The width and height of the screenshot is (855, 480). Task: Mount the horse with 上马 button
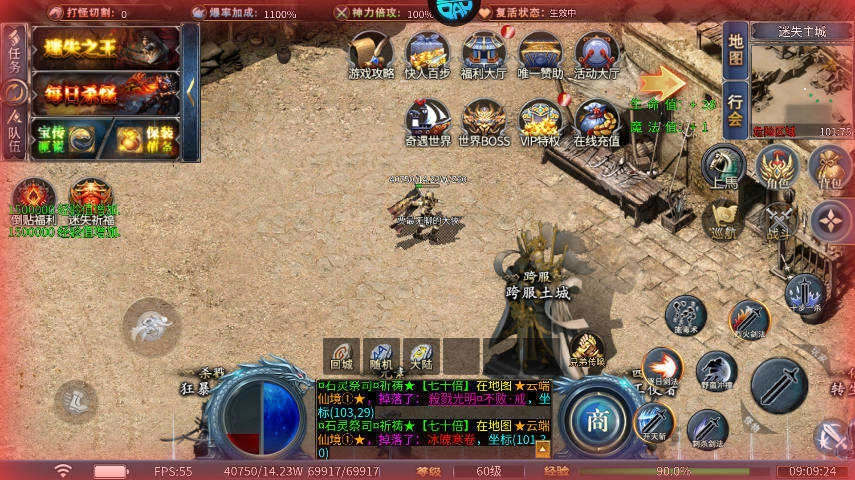(723, 167)
